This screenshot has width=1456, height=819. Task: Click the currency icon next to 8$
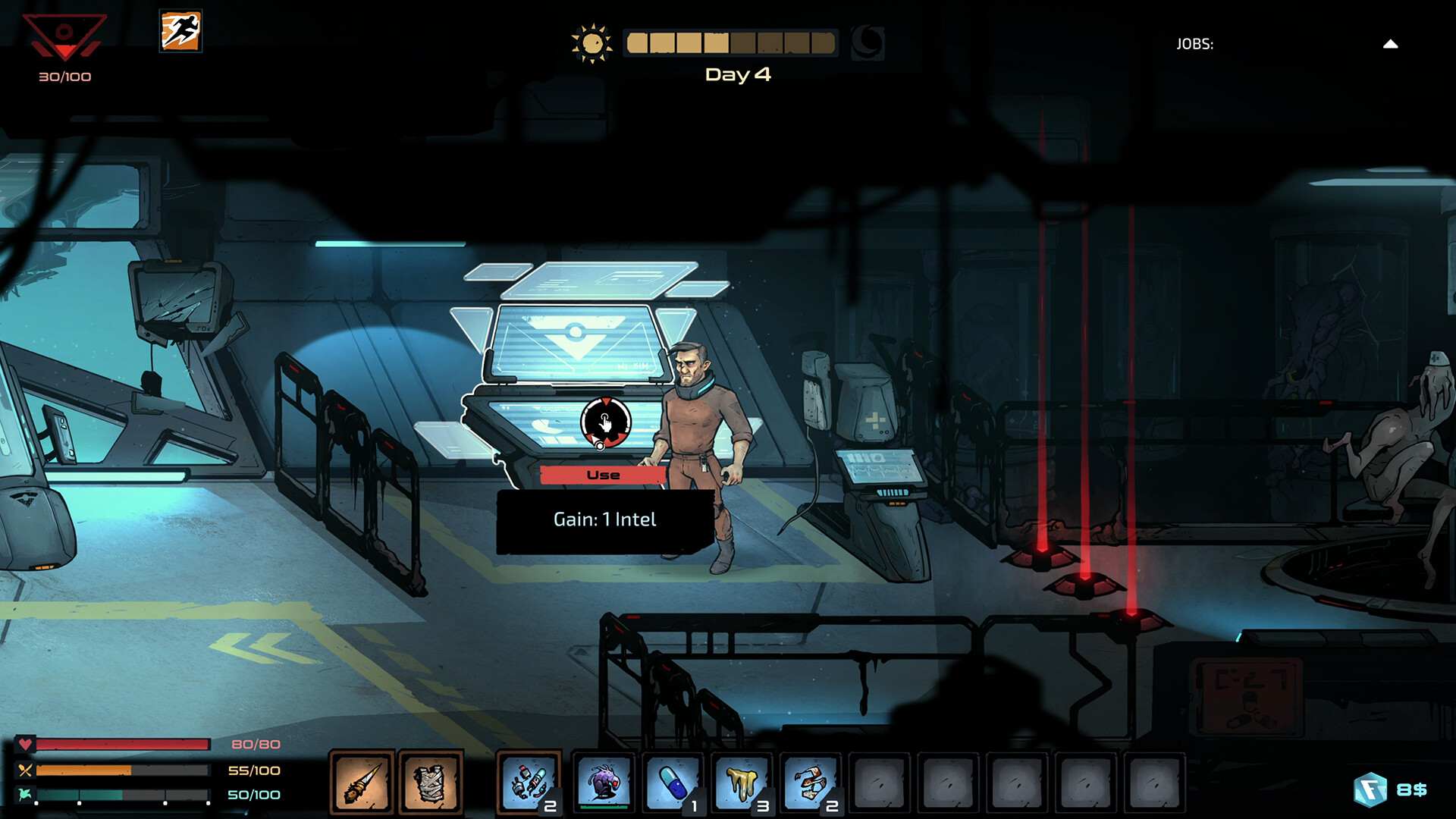coord(1370,789)
